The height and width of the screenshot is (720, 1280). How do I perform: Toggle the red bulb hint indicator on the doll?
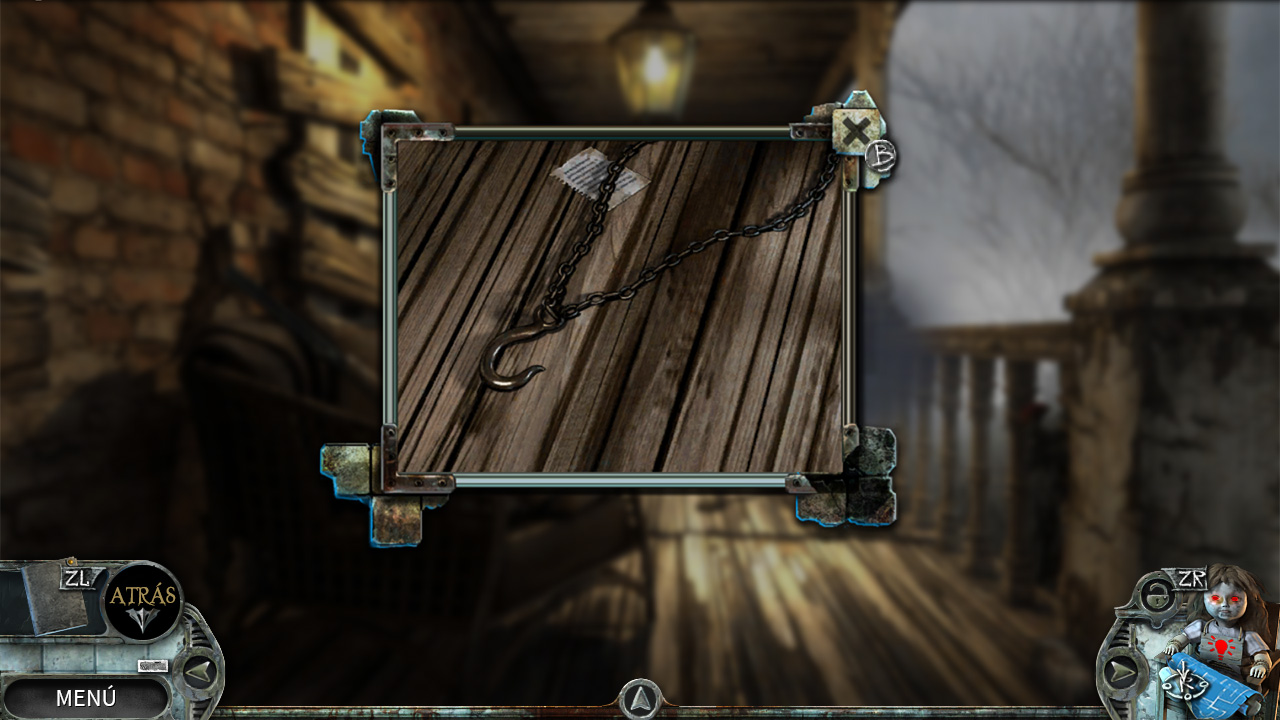click(x=1220, y=647)
